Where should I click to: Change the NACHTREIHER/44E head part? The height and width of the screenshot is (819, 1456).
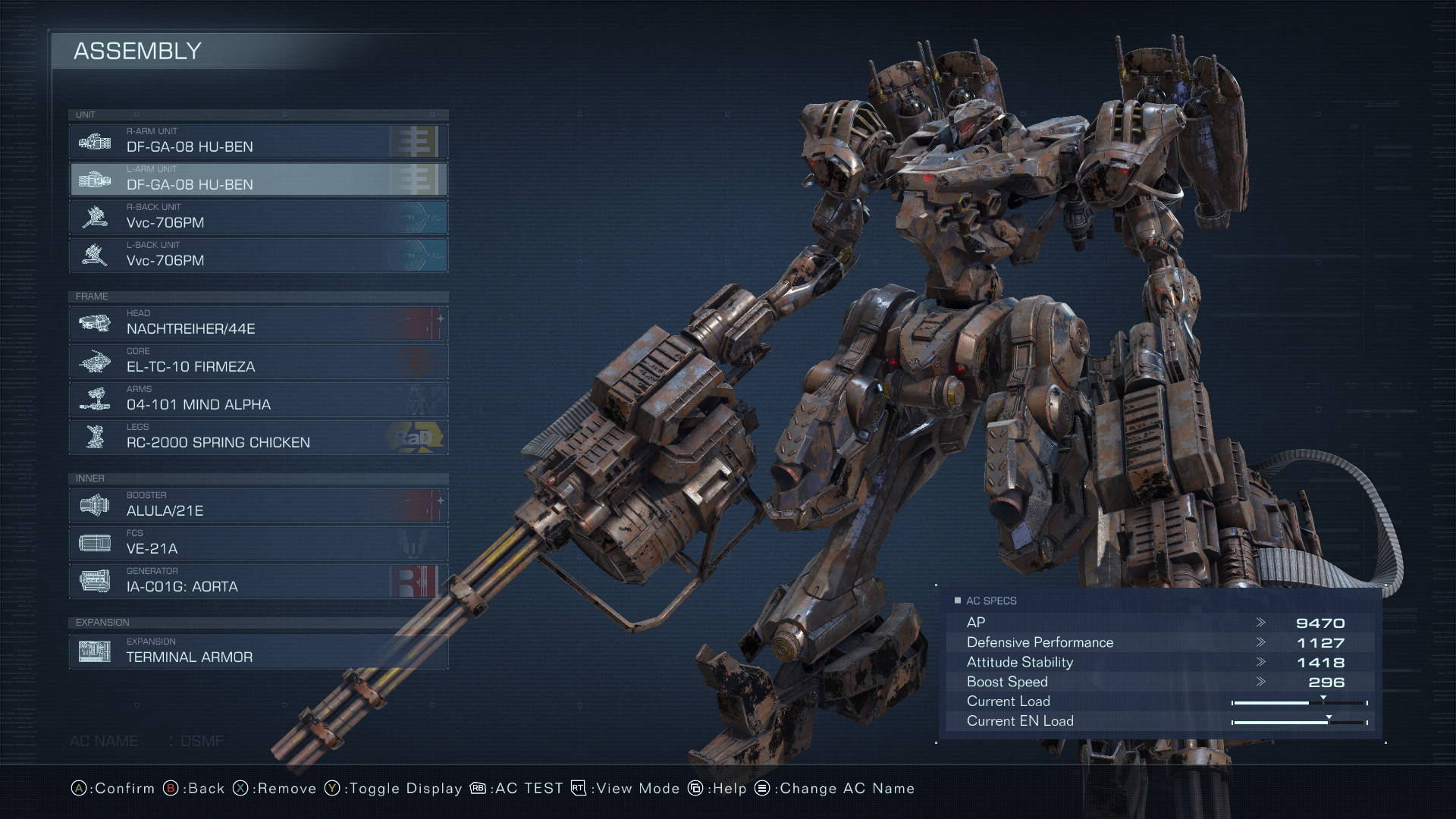[258, 324]
